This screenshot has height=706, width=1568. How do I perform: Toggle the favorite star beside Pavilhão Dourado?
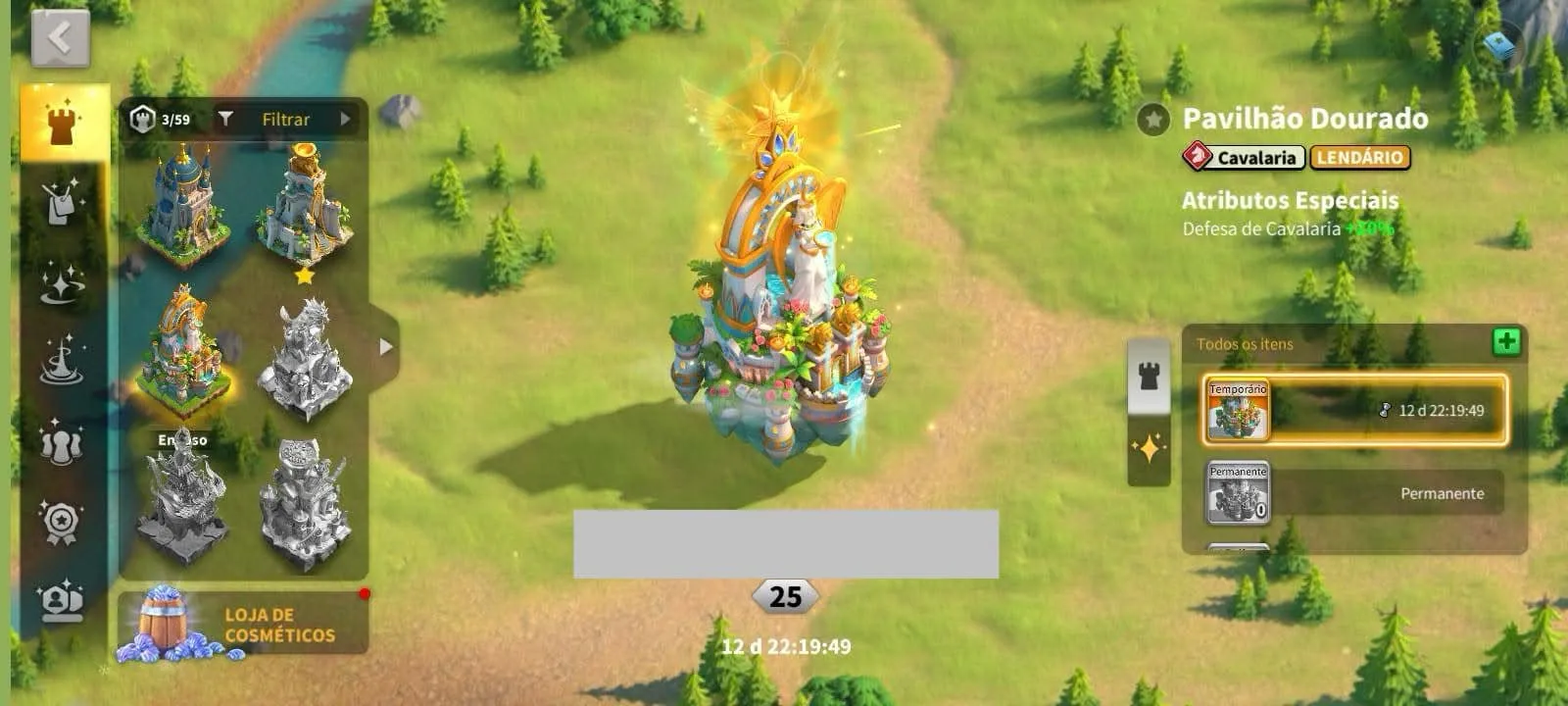[x=1153, y=120]
